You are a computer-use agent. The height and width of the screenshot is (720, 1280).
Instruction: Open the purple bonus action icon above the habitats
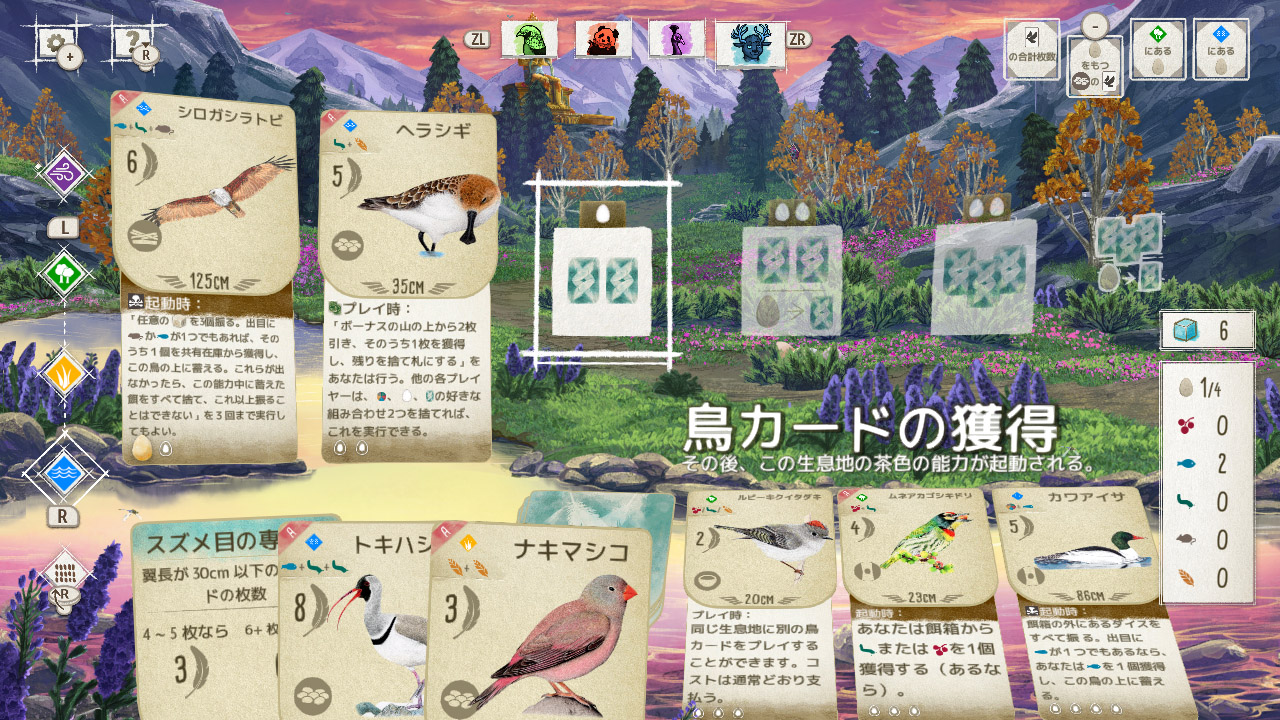pyautogui.click(x=64, y=170)
